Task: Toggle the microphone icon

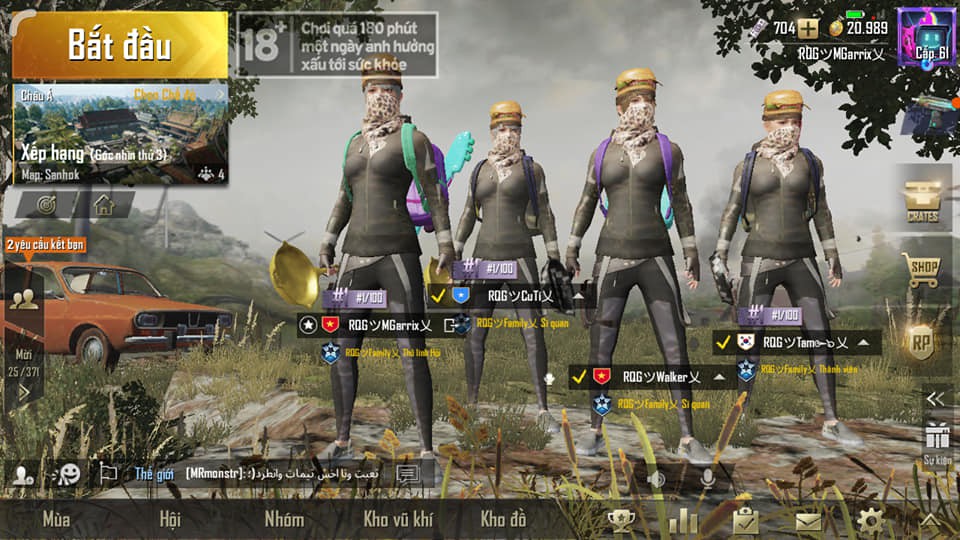Action: (707, 478)
